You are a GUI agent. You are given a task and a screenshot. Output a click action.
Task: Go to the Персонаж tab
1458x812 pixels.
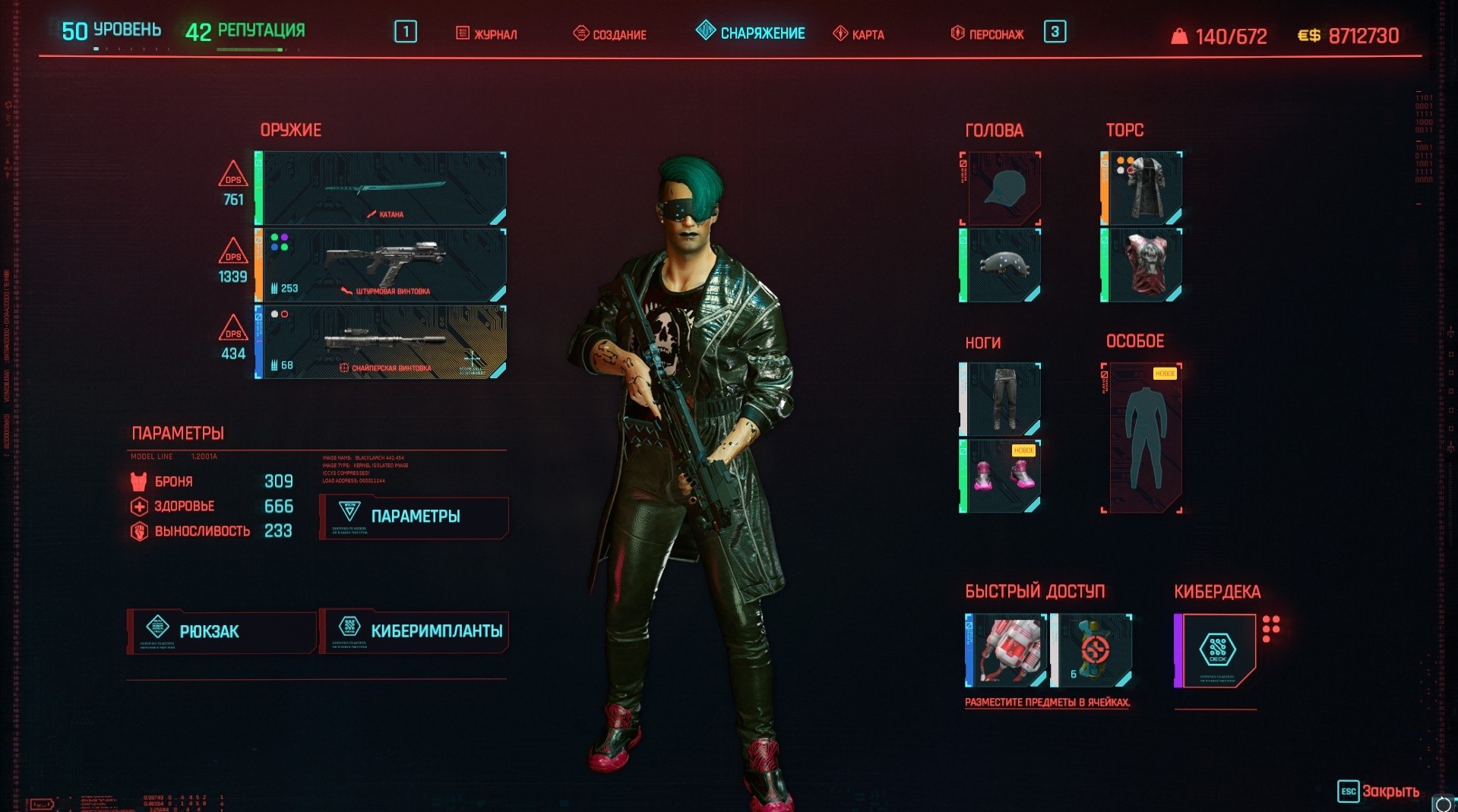(988, 33)
